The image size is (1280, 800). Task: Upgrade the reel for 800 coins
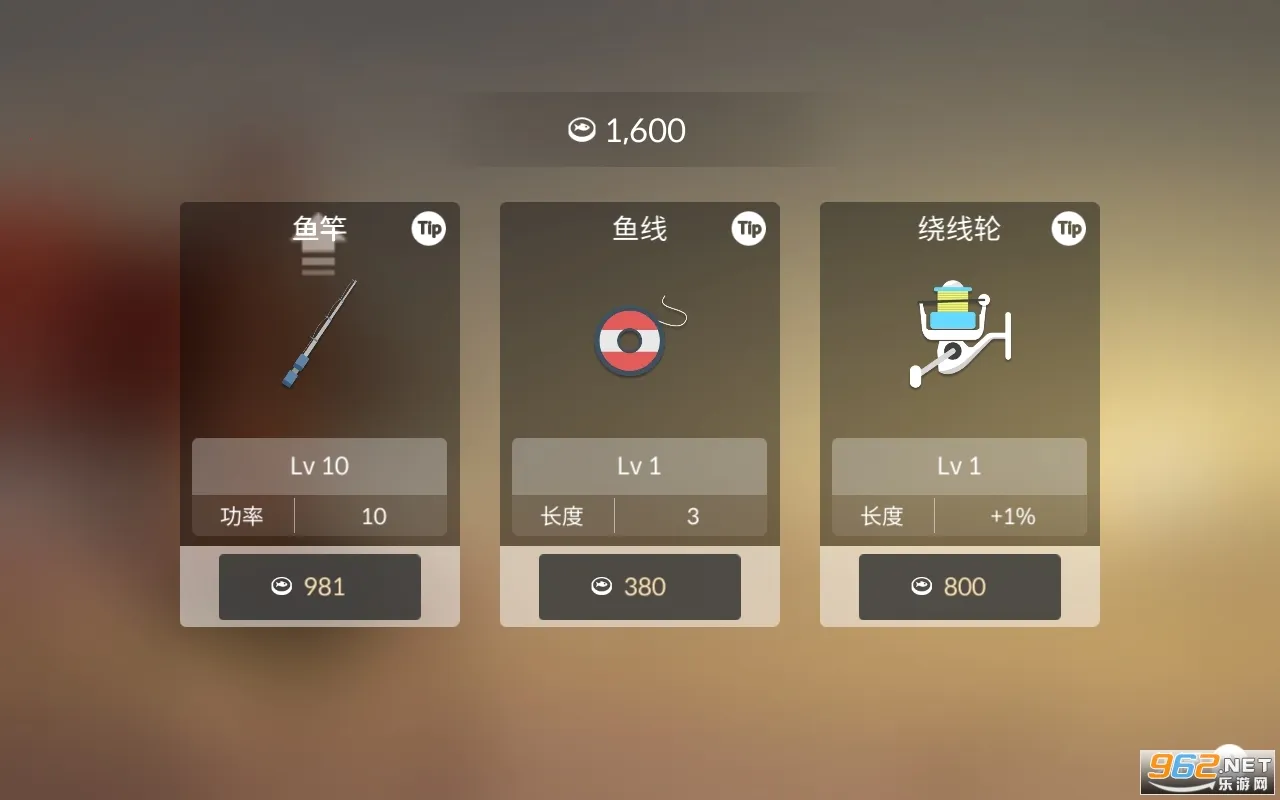(960, 587)
